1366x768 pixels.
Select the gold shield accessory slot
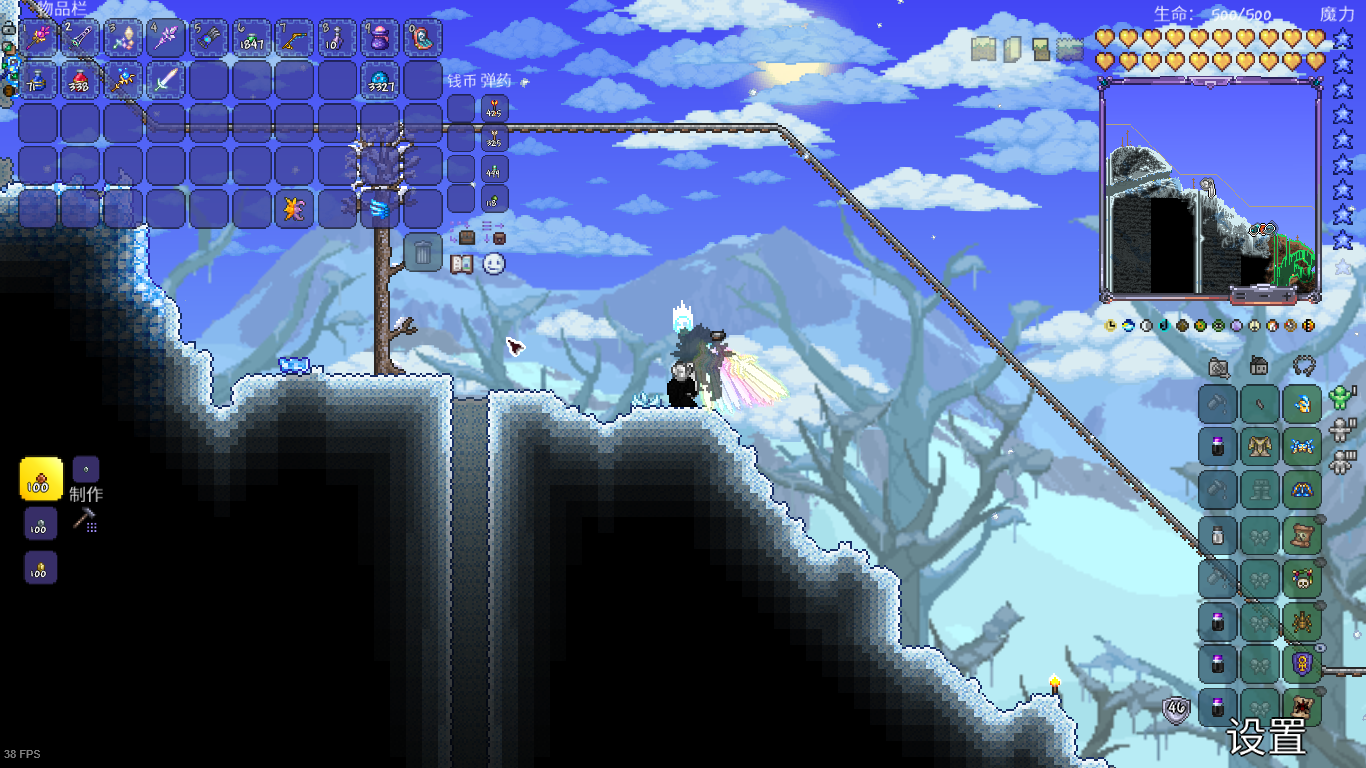1302,664
